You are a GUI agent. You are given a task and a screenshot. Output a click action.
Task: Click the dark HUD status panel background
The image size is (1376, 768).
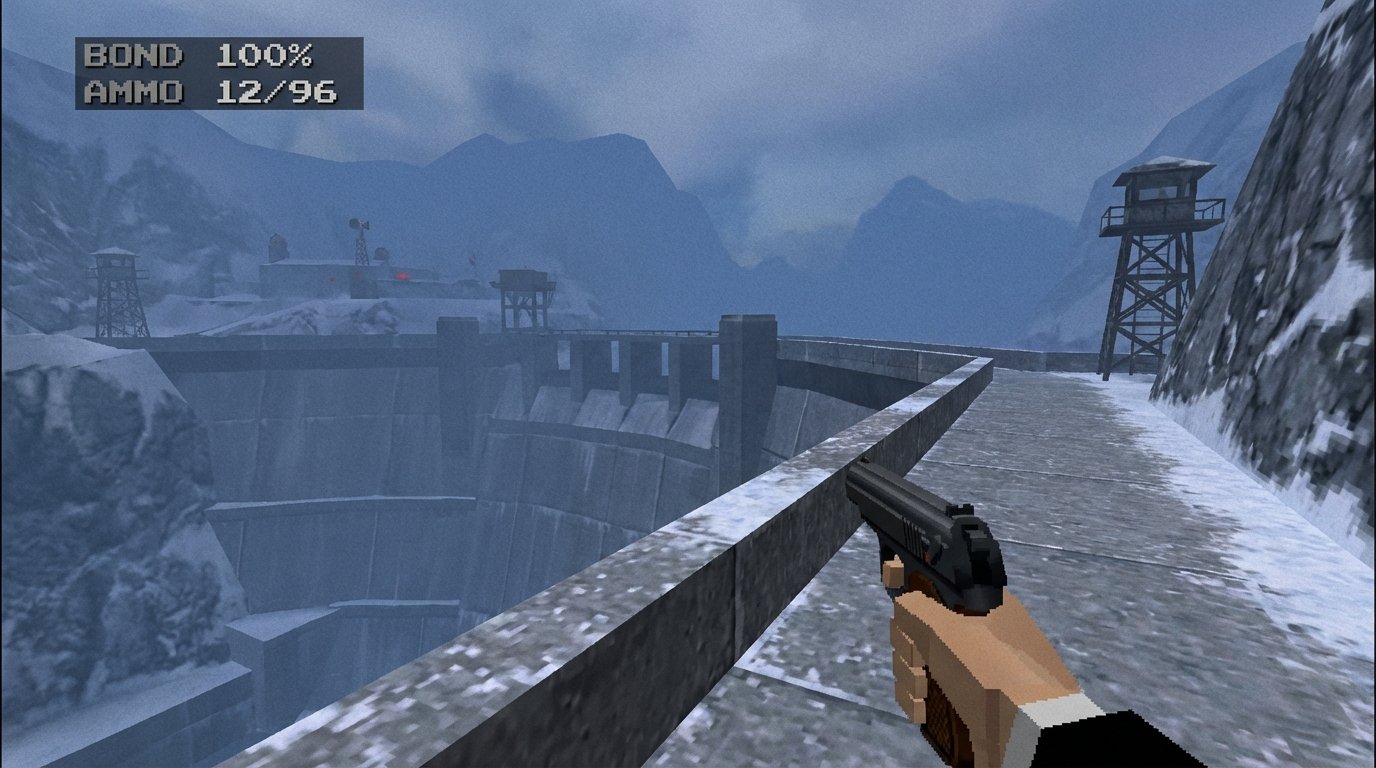coord(330,75)
